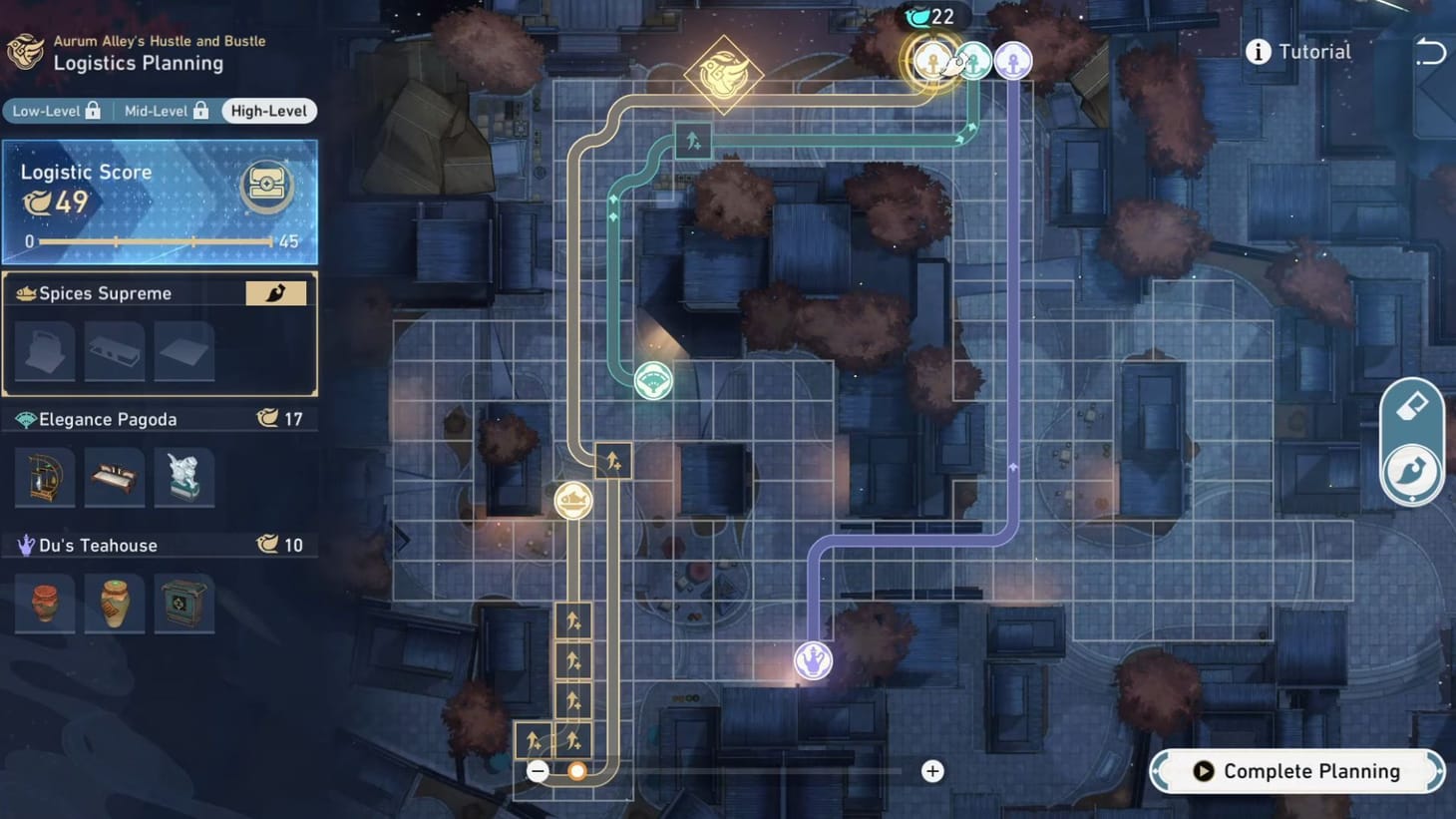
Task: Toggle the locked Mid-Level difficulty
Action: (x=165, y=111)
